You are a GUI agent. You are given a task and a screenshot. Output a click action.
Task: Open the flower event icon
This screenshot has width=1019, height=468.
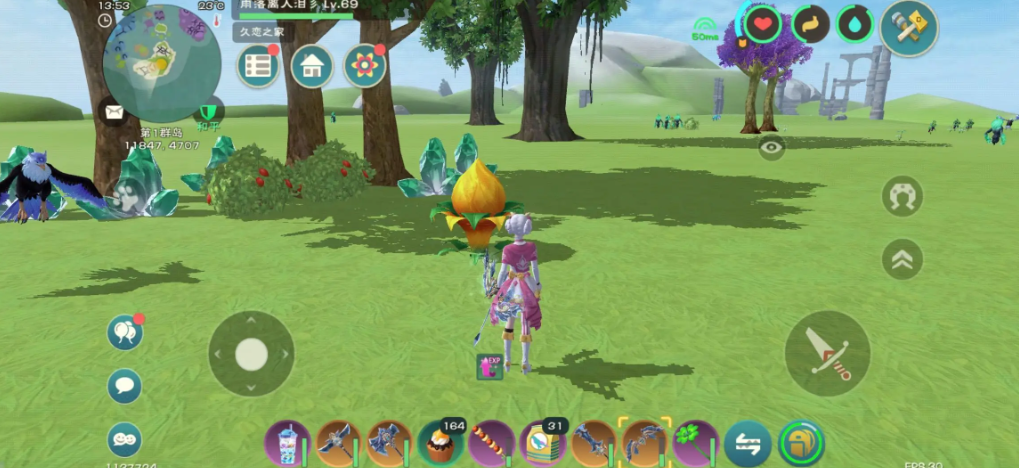pyautogui.click(x=365, y=66)
